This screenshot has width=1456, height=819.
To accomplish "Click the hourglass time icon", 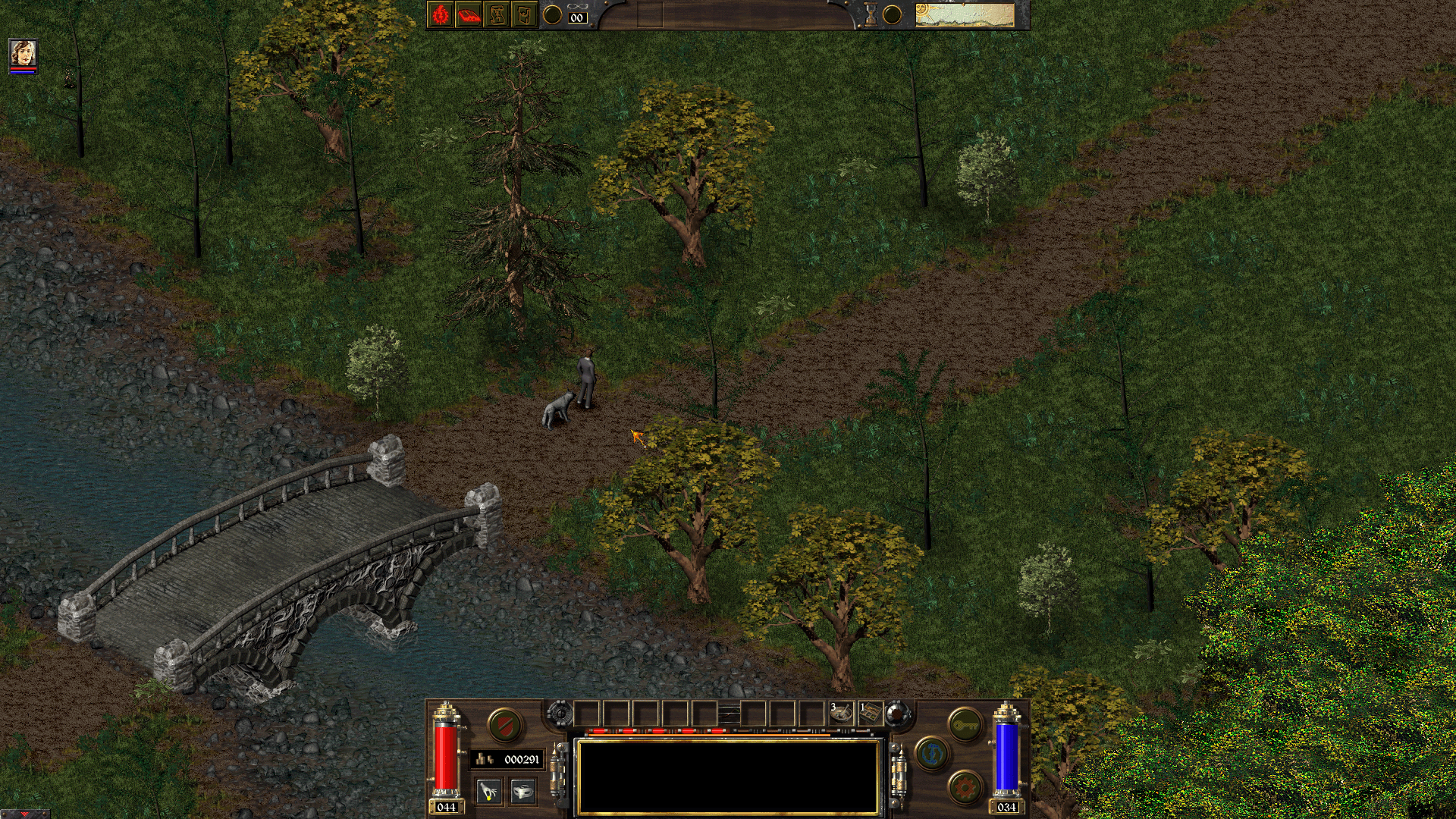I will pos(869,13).
